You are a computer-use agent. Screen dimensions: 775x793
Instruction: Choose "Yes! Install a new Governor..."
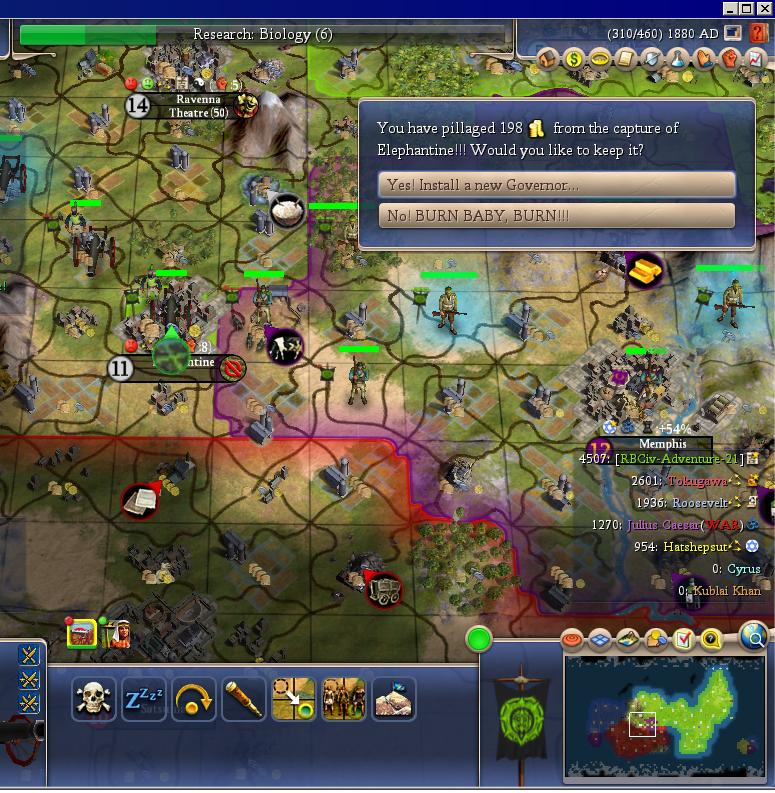557,185
